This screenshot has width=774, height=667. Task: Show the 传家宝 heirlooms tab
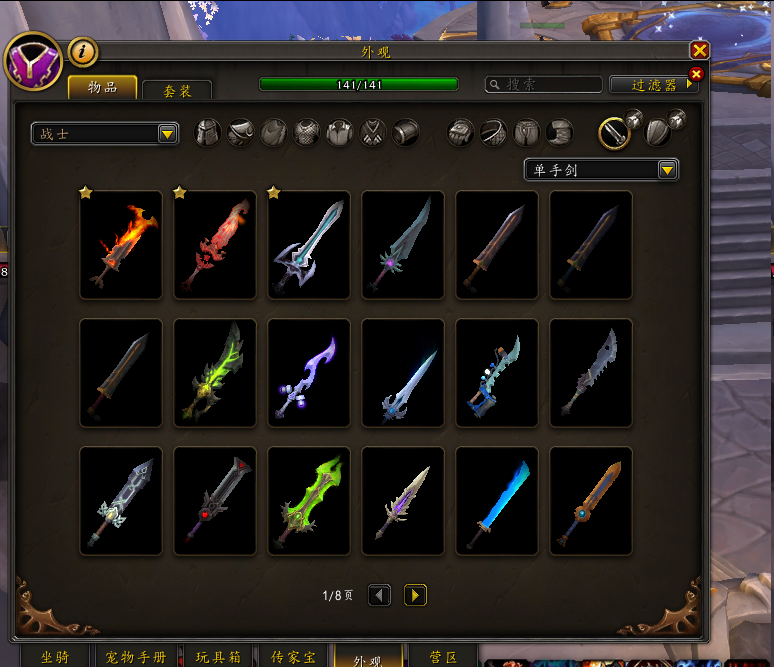[x=293, y=657]
